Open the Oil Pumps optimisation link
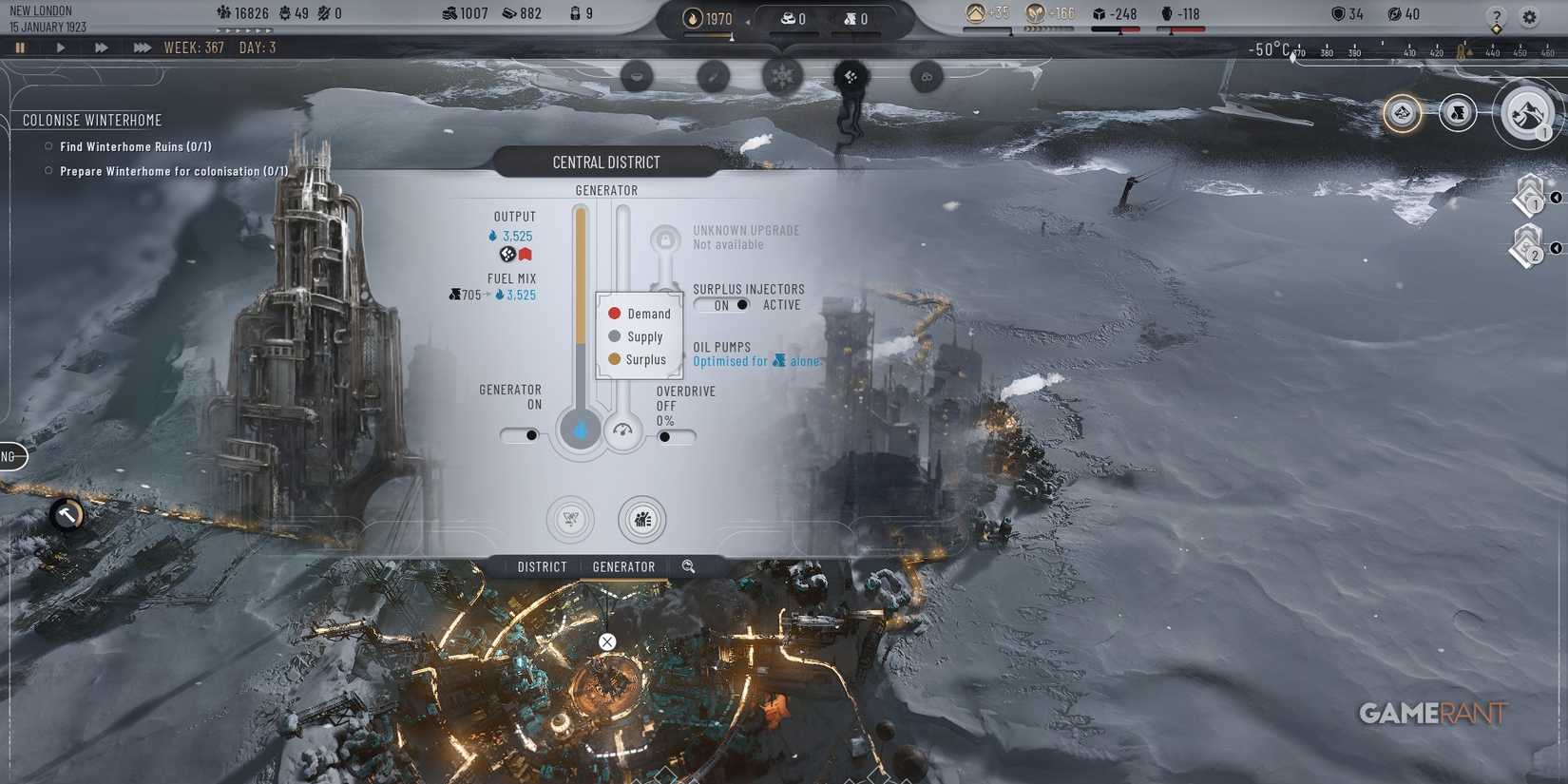 (x=757, y=361)
